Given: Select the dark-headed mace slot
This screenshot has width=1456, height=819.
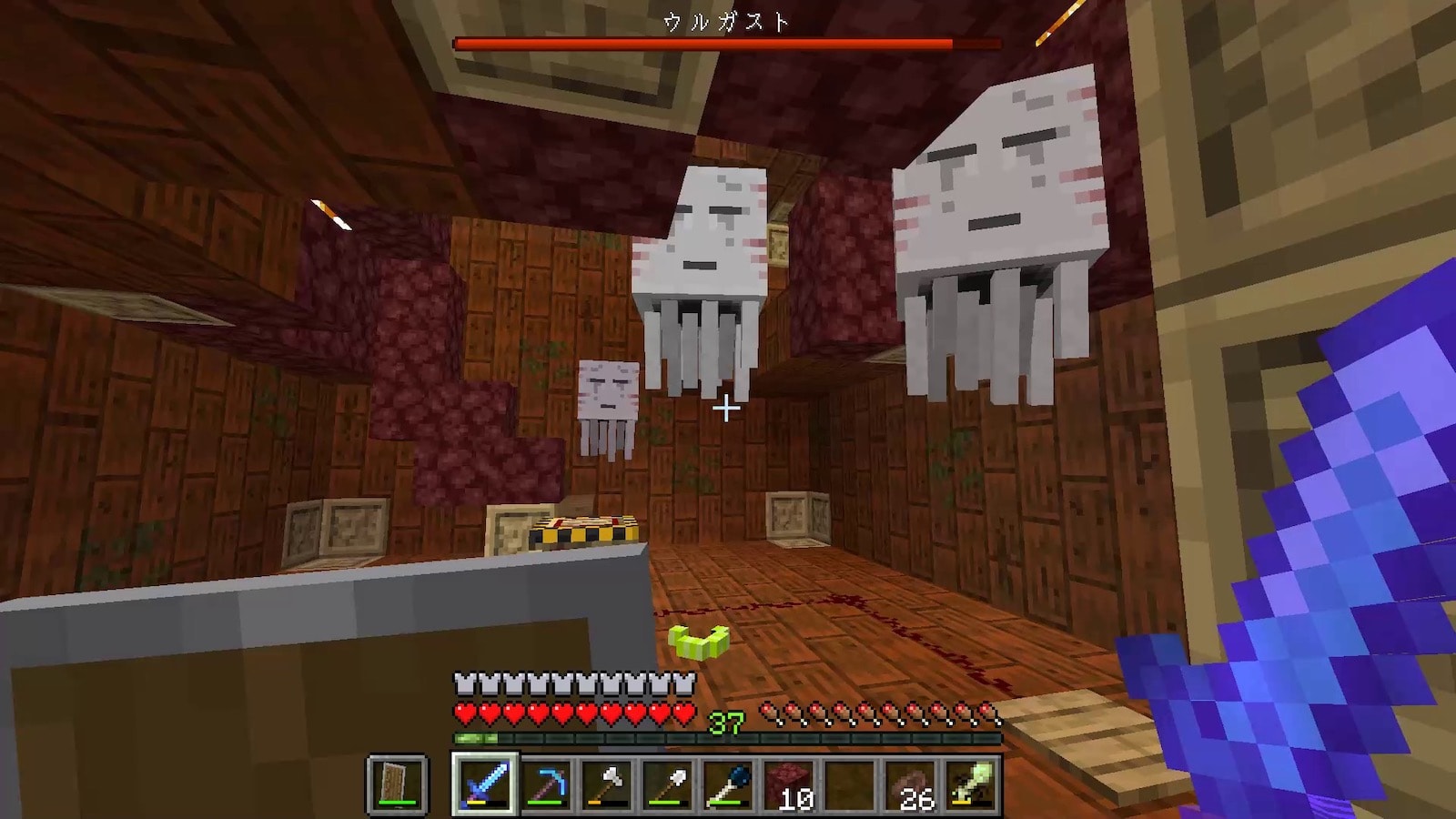Looking at the screenshot, I should pyautogui.click(x=728, y=784).
